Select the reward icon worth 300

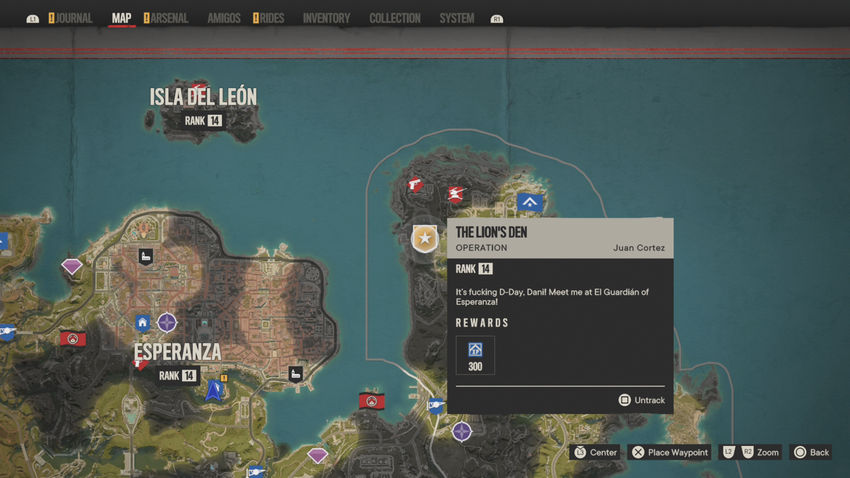click(475, 350)
